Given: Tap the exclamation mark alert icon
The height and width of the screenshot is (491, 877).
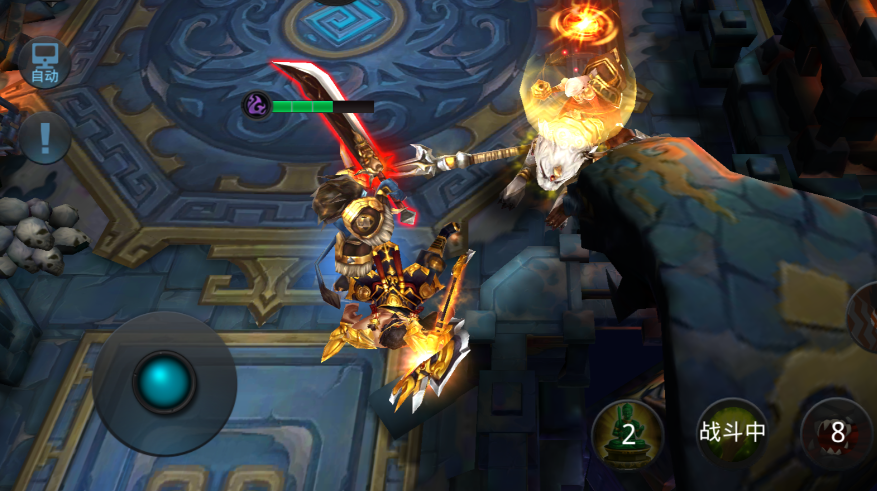Looking at the screenshot, I should pos(45,137).
